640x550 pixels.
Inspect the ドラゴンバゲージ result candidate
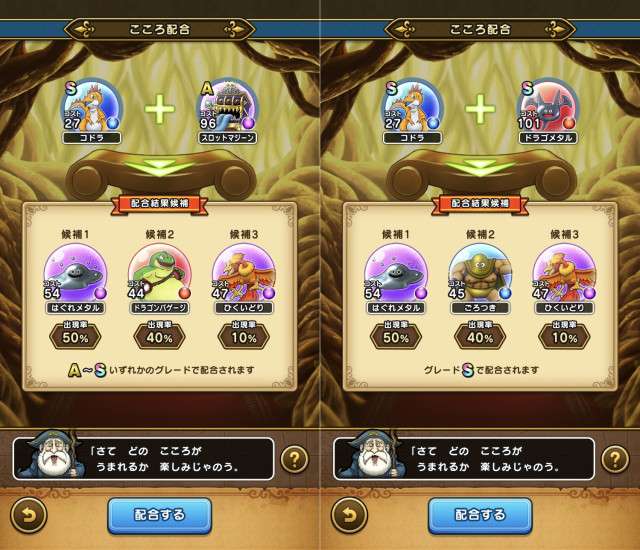160,274
